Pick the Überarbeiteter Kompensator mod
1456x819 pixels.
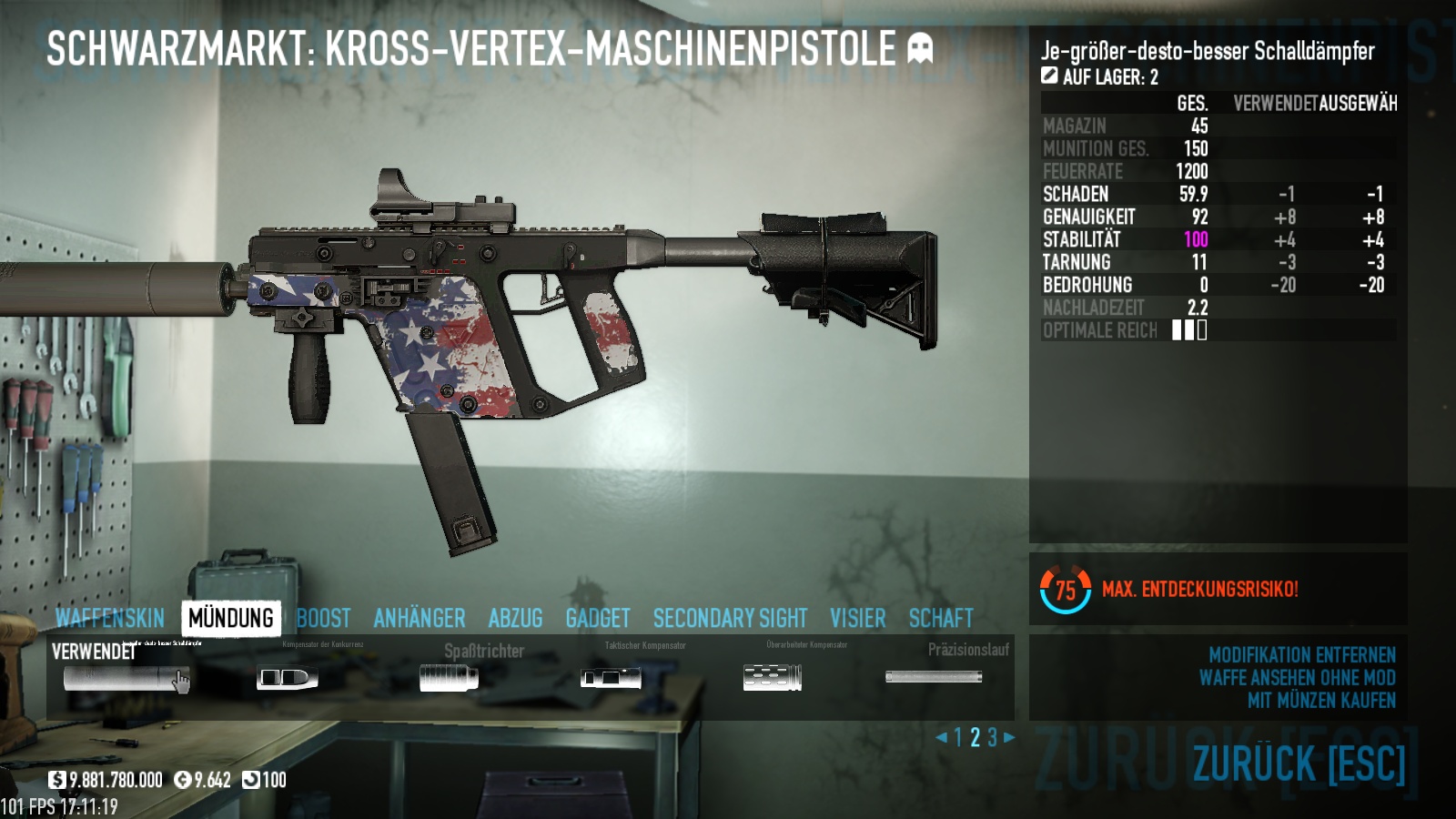773,678
